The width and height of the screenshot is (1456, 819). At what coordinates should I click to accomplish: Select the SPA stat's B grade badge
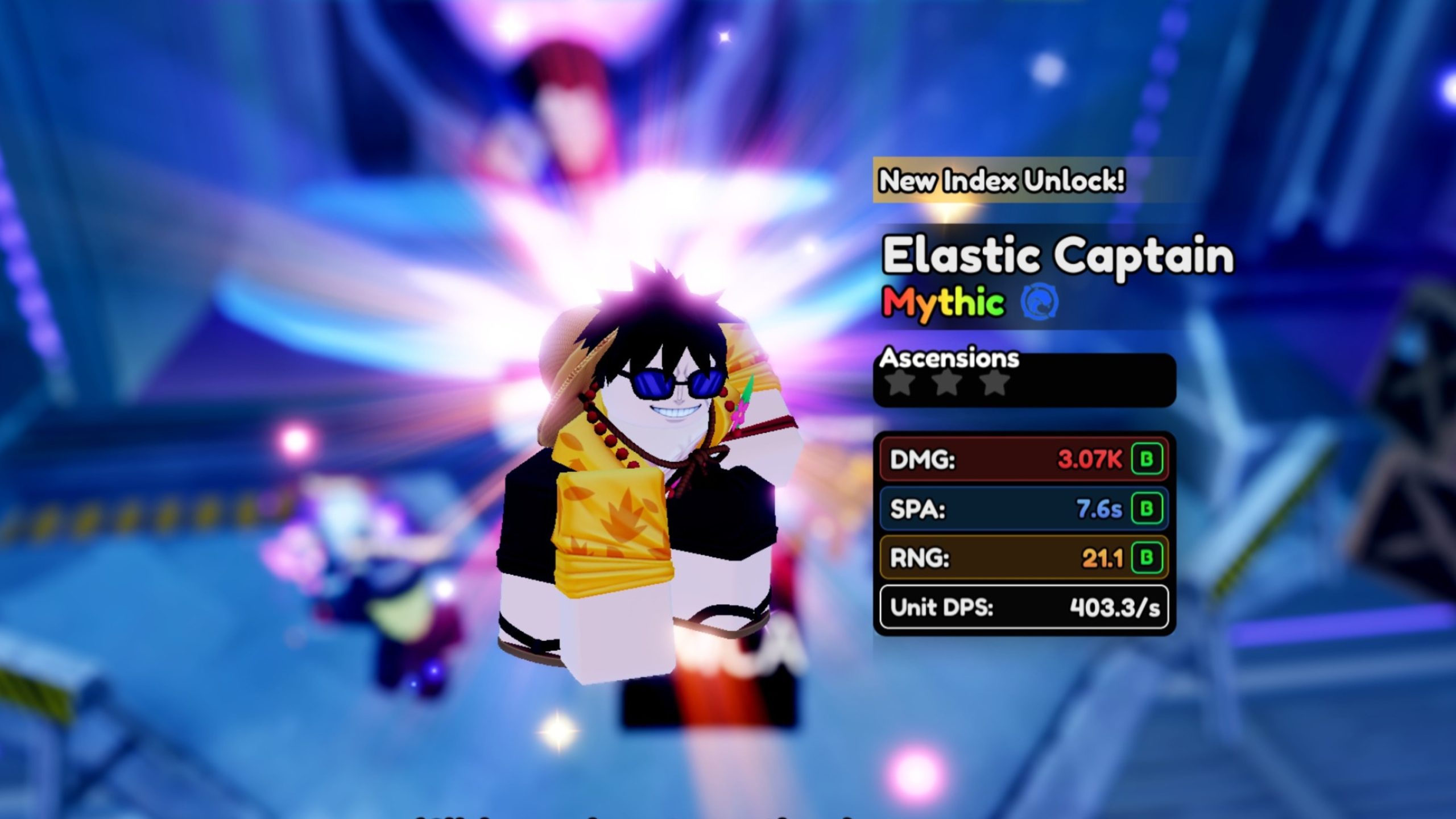point(1147,508)
